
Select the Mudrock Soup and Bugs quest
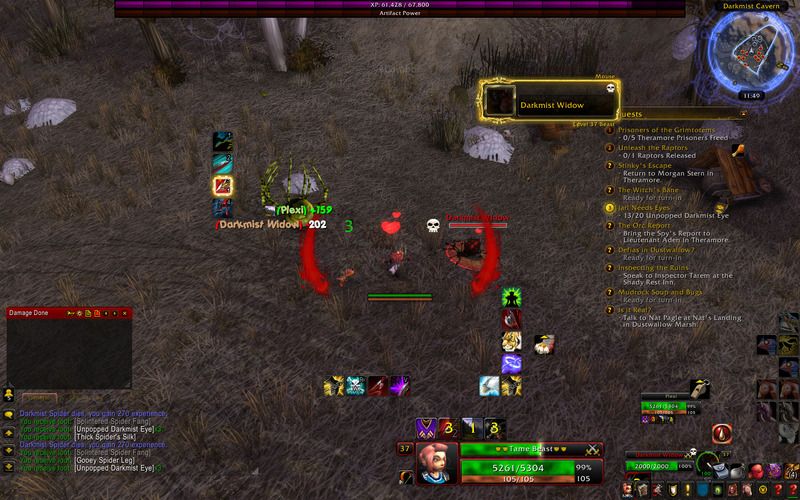tap(660, 291)
